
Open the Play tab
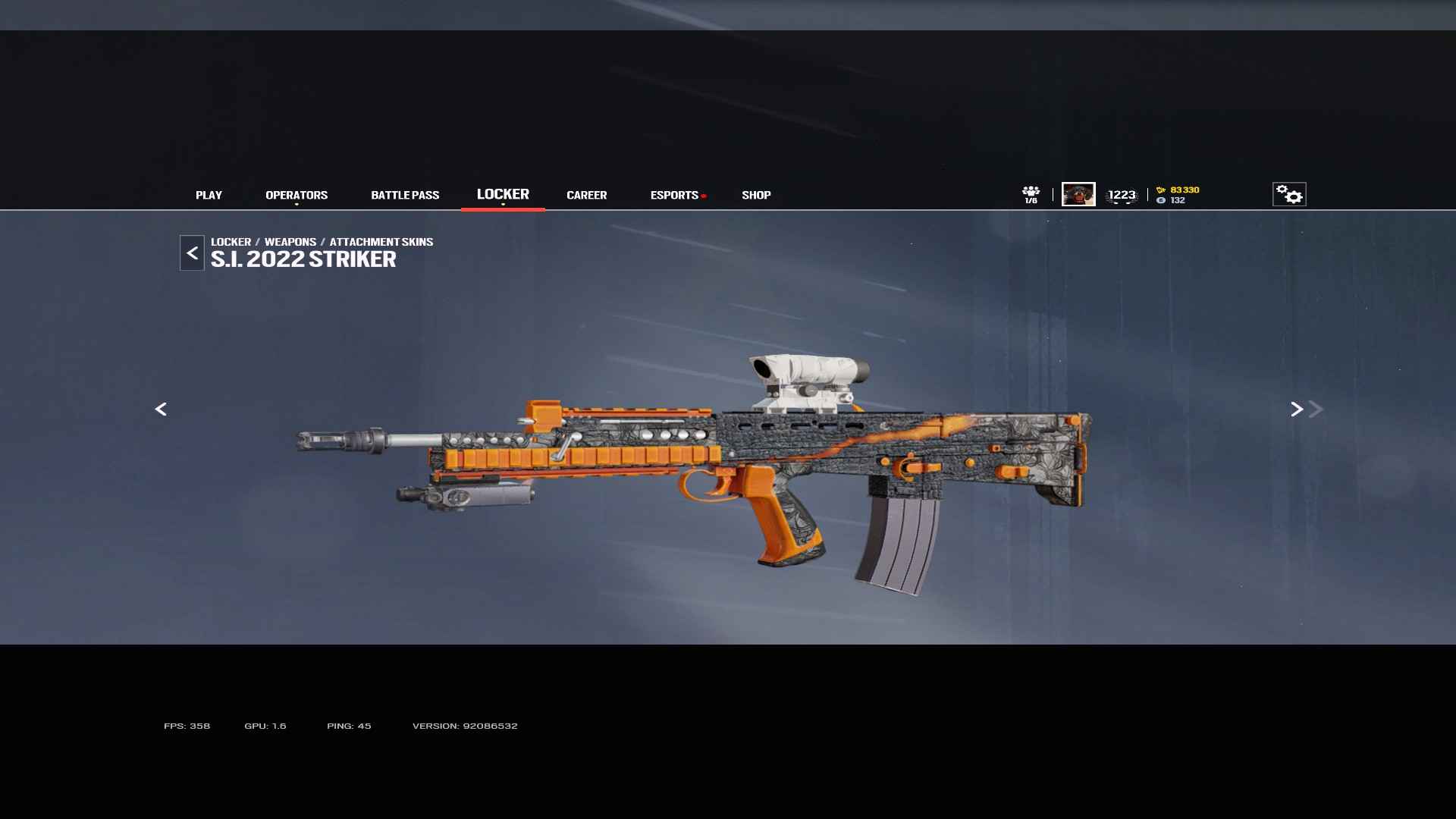click(209, 195)
